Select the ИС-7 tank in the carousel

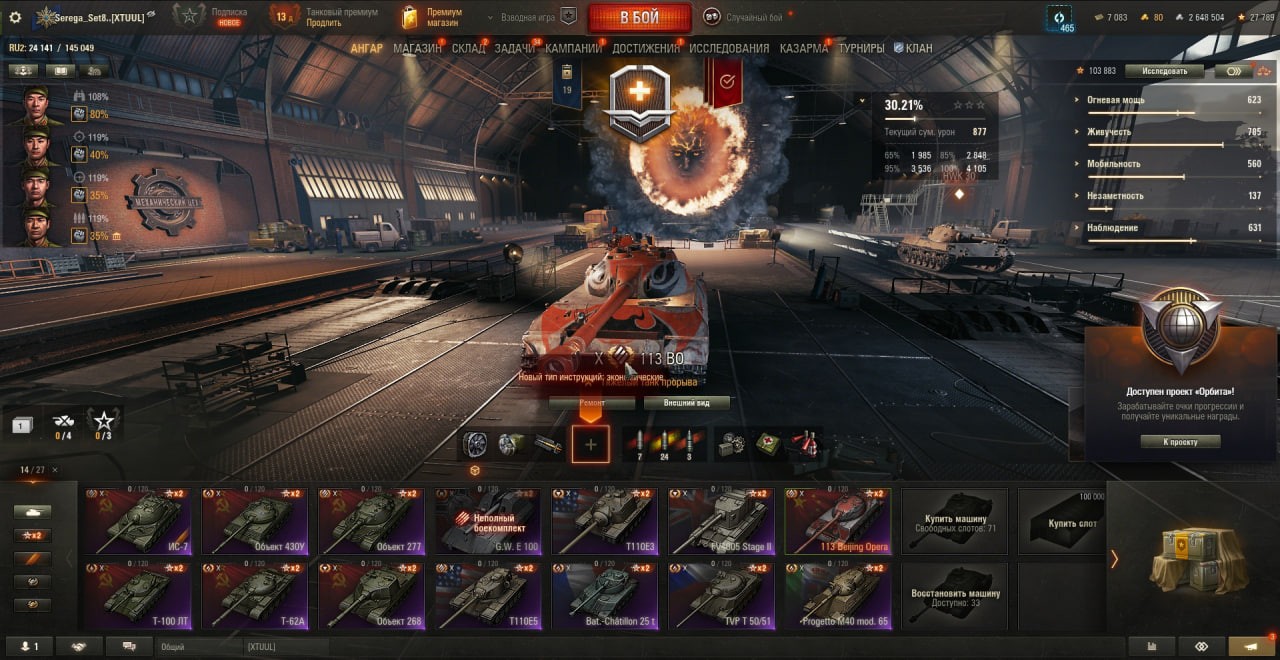click(137, 521)
